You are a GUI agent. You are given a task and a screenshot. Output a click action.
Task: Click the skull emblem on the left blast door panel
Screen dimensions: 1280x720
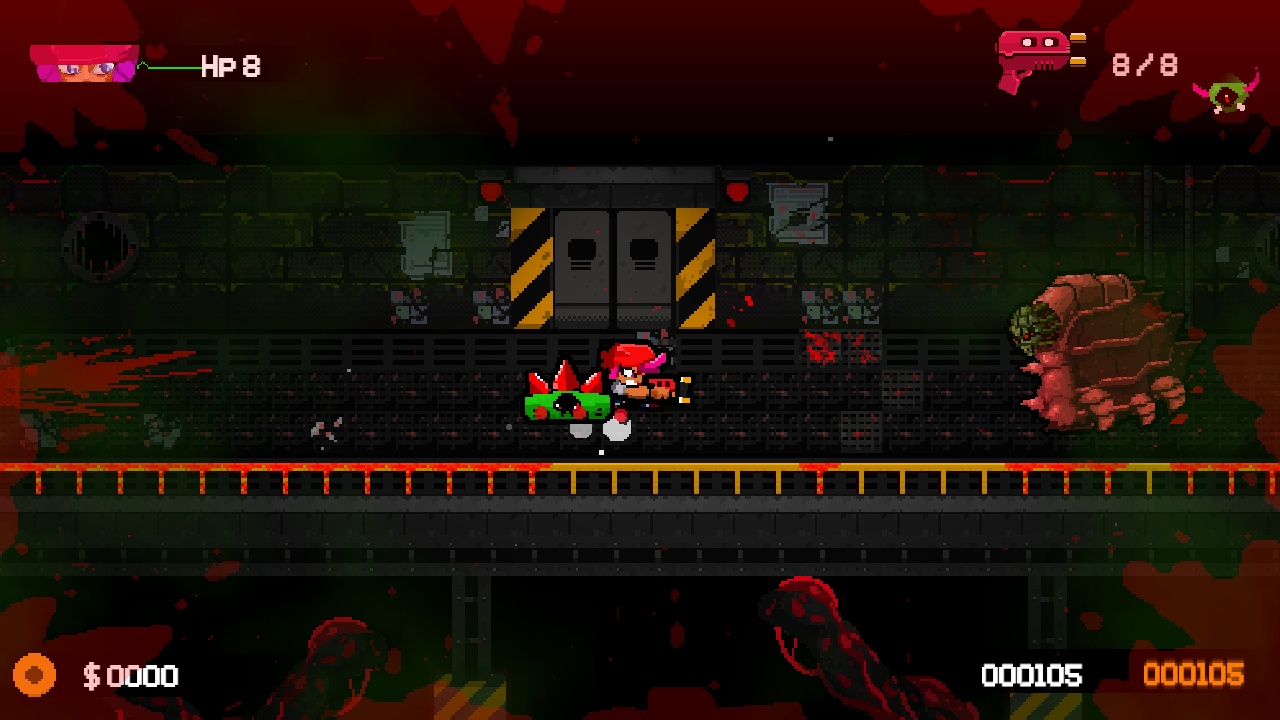tap(582, 248)
